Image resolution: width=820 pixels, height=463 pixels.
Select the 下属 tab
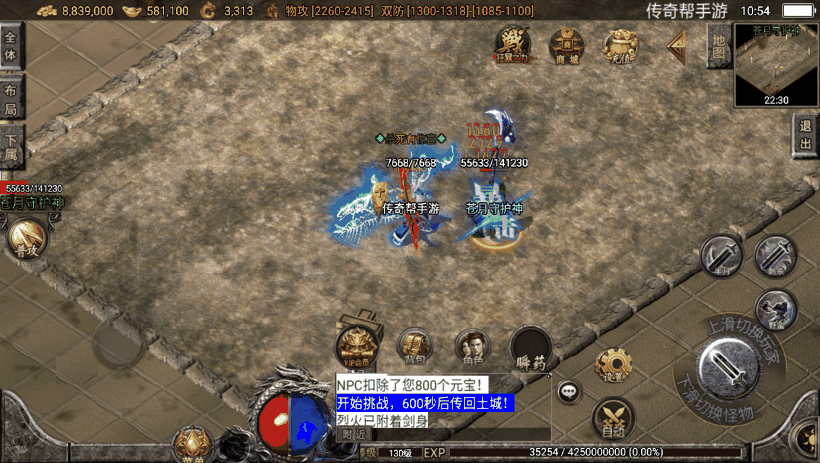[11, 146]
